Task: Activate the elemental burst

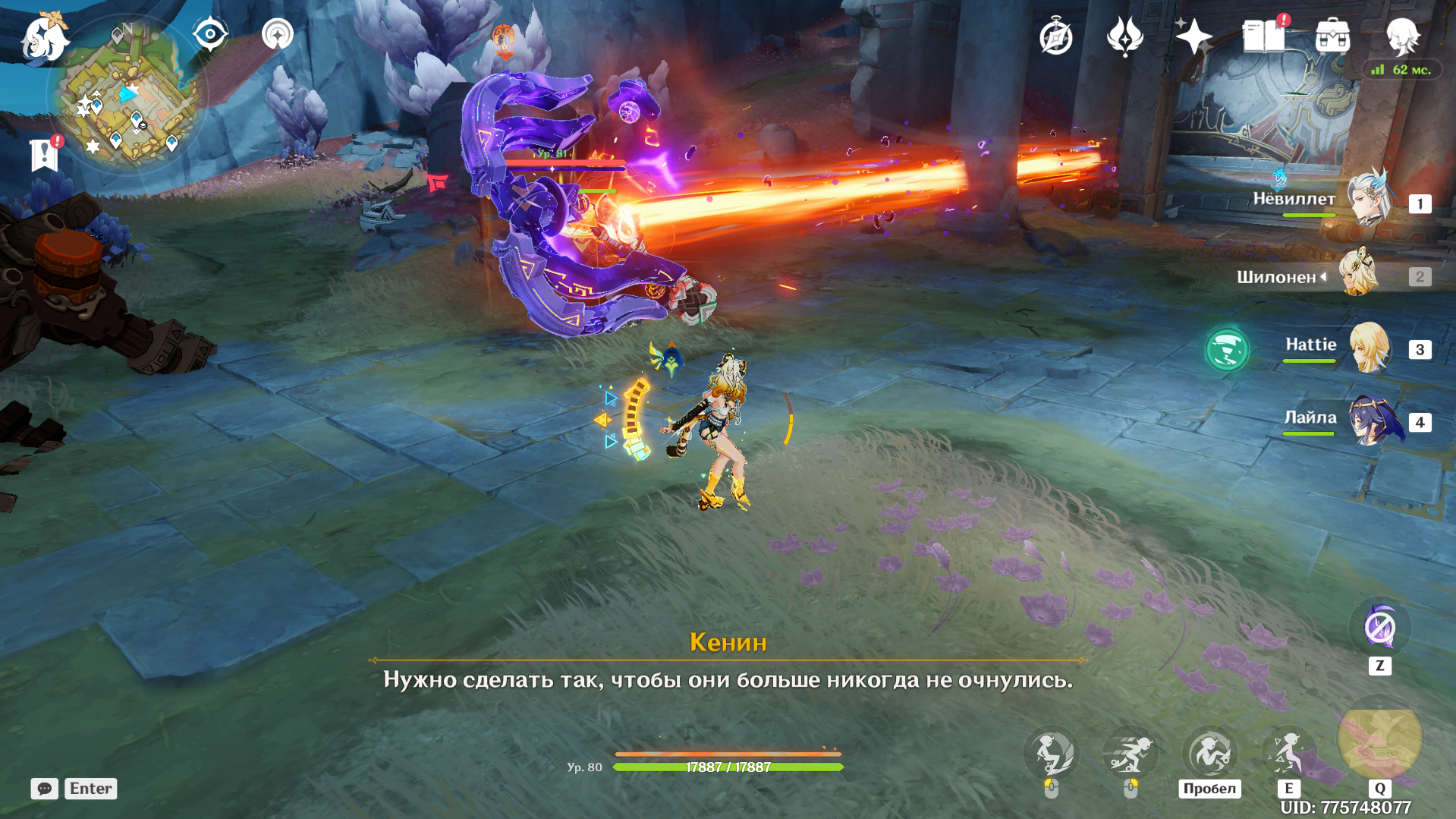Action: tap(1379, 740)
